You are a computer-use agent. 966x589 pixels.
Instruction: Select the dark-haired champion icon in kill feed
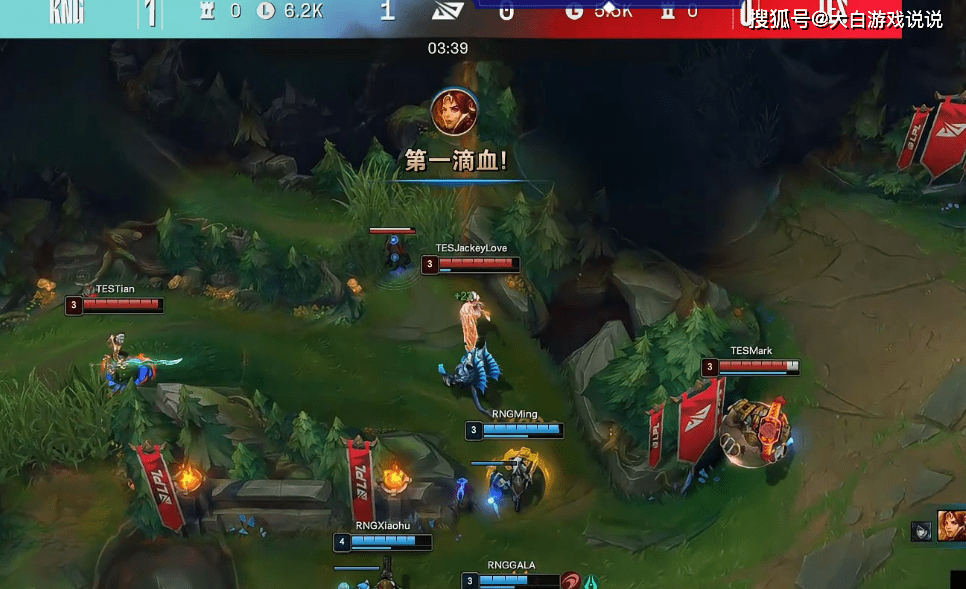point(921,531)
